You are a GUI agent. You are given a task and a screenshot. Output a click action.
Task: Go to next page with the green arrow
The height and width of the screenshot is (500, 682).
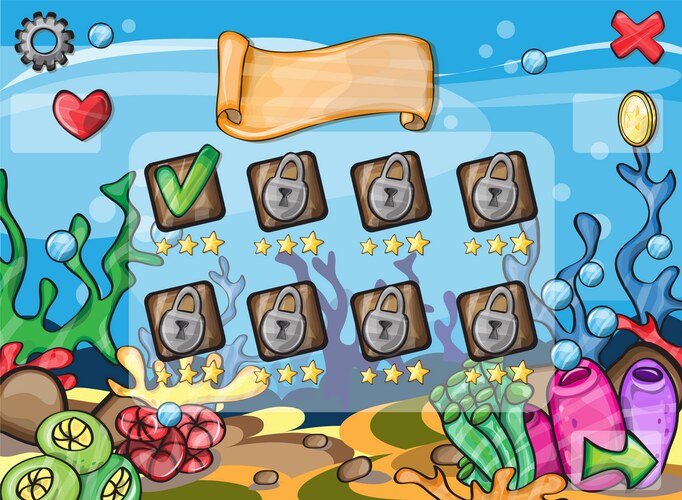pyautogui.click(x=619, y=461)
